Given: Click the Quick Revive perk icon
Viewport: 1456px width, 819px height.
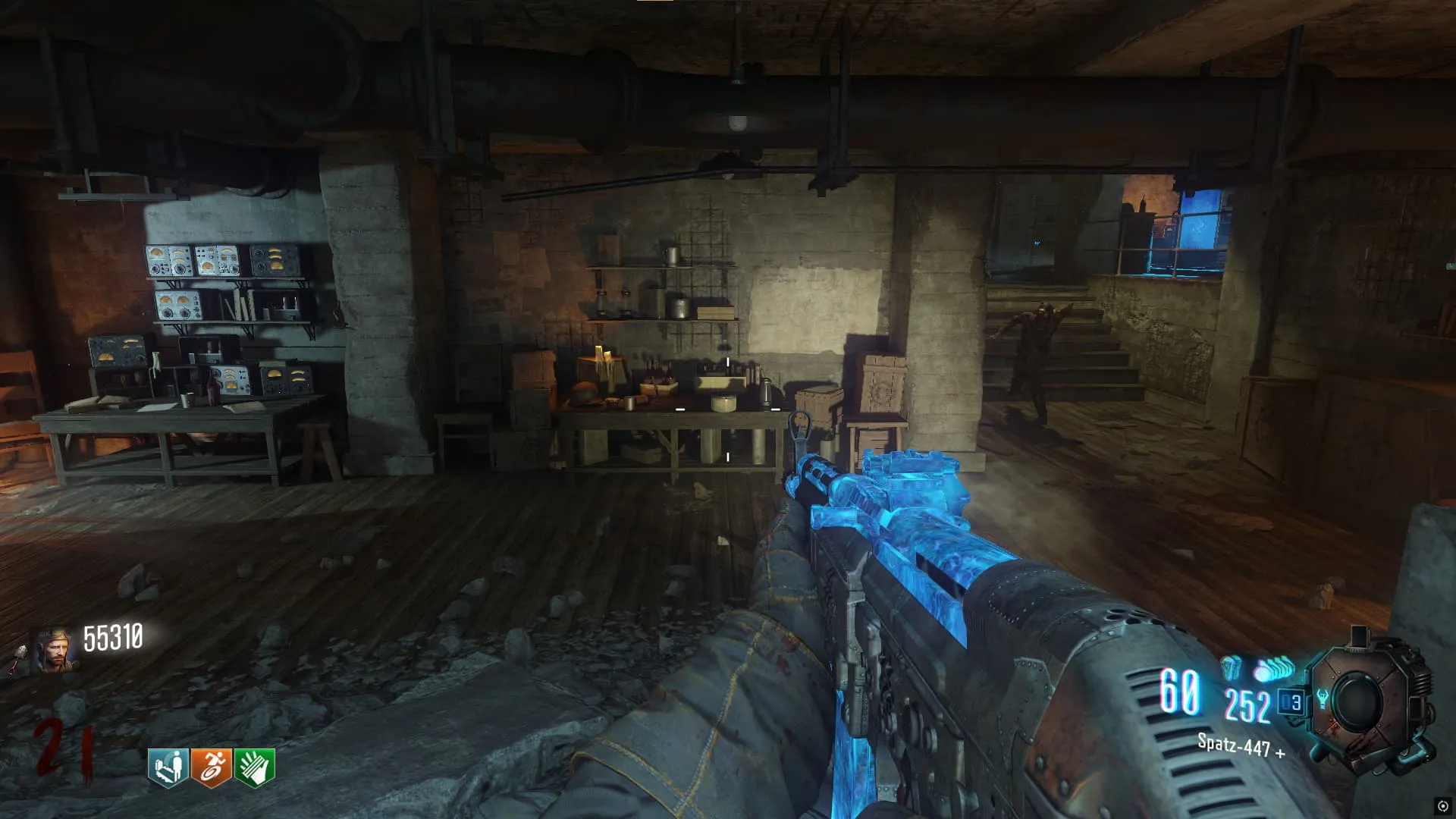Looking at the screenshot, I should tap(168, 767).
